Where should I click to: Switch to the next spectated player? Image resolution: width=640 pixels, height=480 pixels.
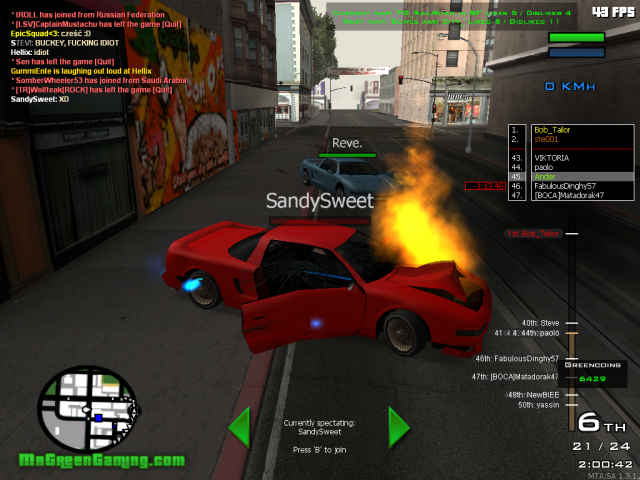[x=399, y=427]
